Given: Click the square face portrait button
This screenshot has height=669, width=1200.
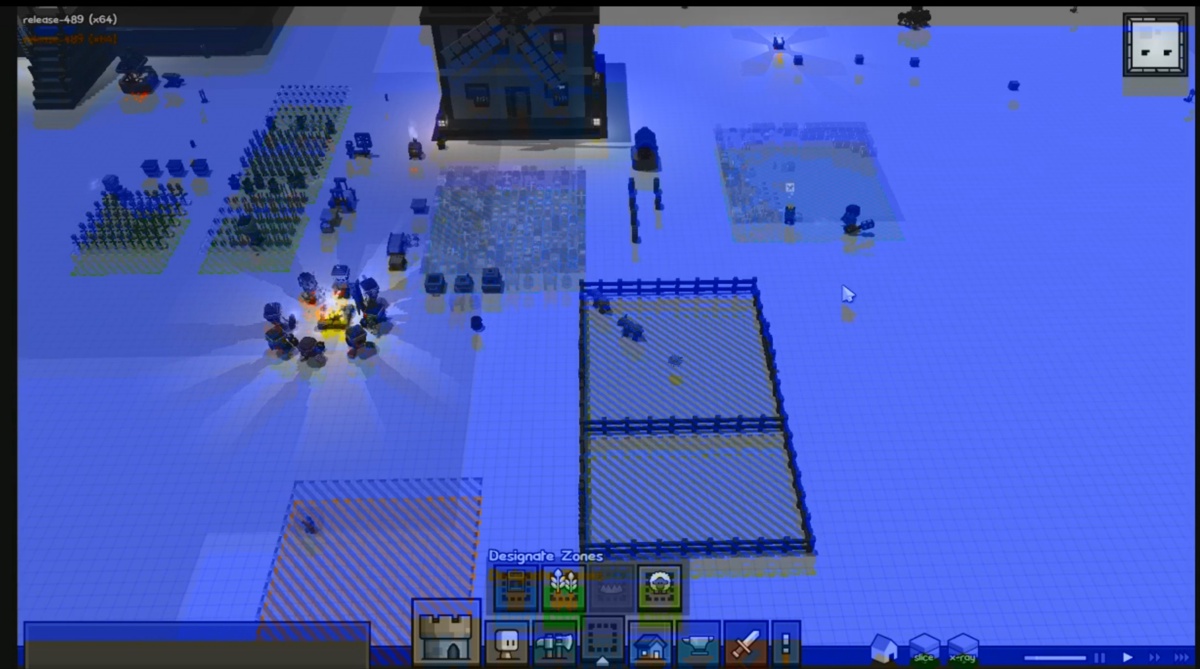Looking at the screenshot, I should tap(1155, 45).
